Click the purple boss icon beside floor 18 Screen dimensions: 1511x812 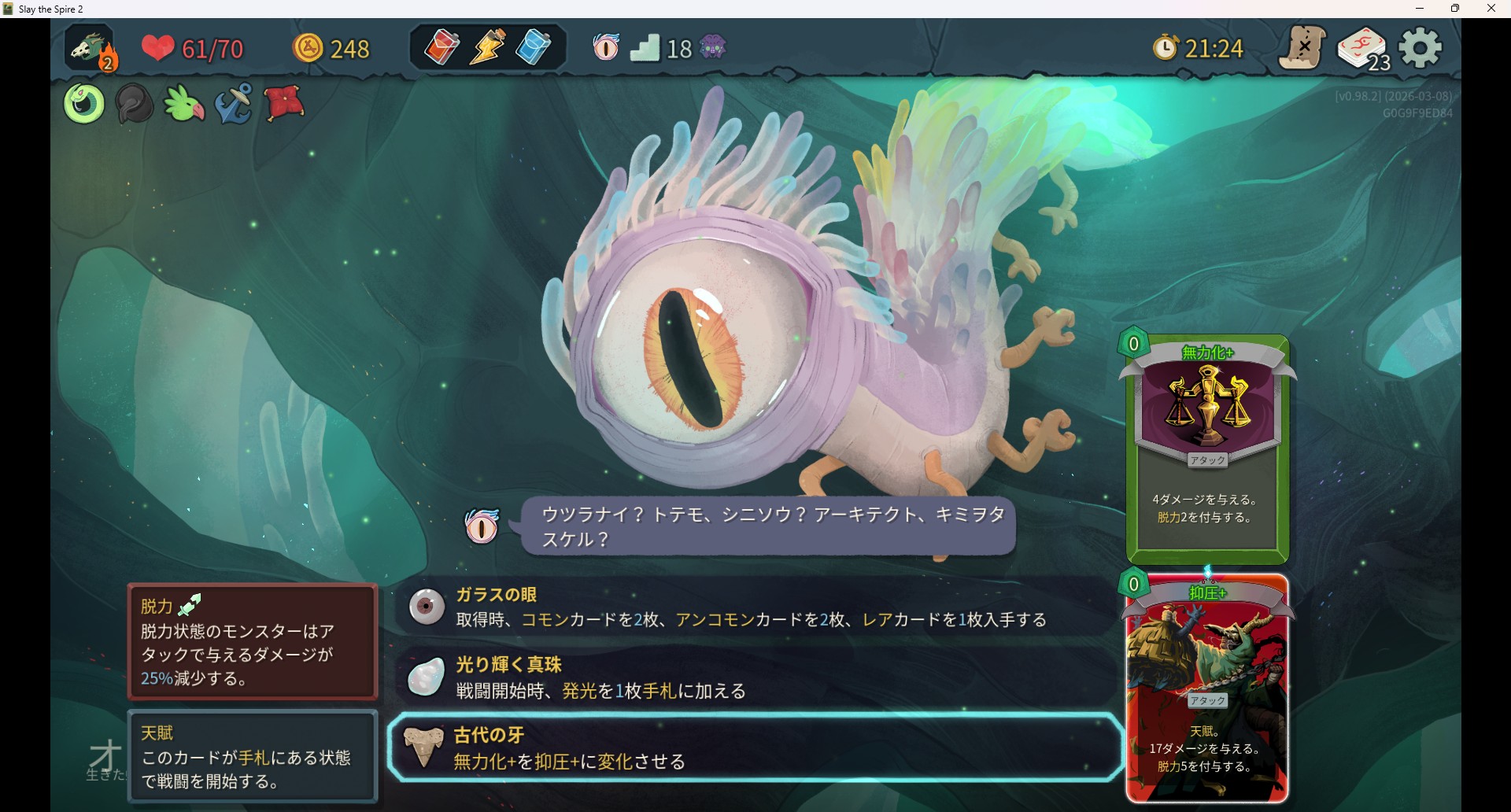(713, 48)
